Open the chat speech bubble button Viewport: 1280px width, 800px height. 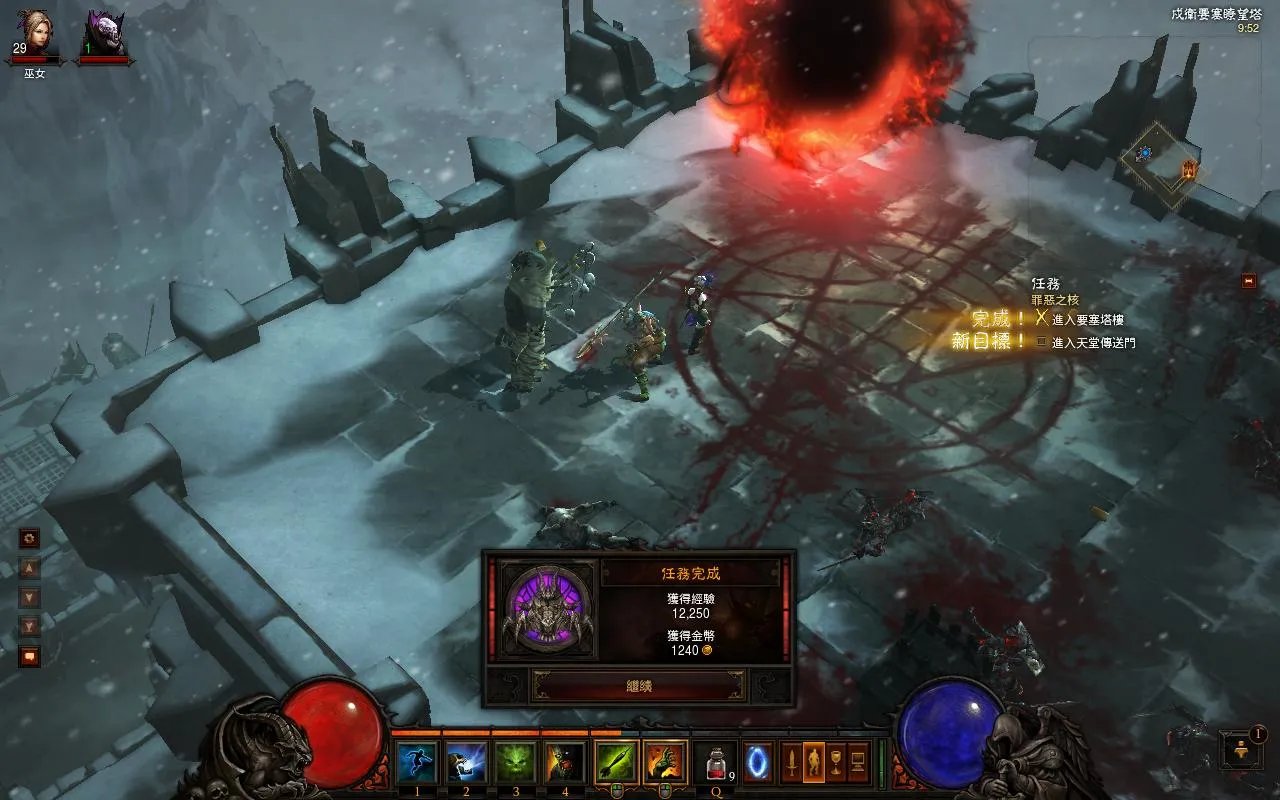pyautogui.click(x=30, y=657)
